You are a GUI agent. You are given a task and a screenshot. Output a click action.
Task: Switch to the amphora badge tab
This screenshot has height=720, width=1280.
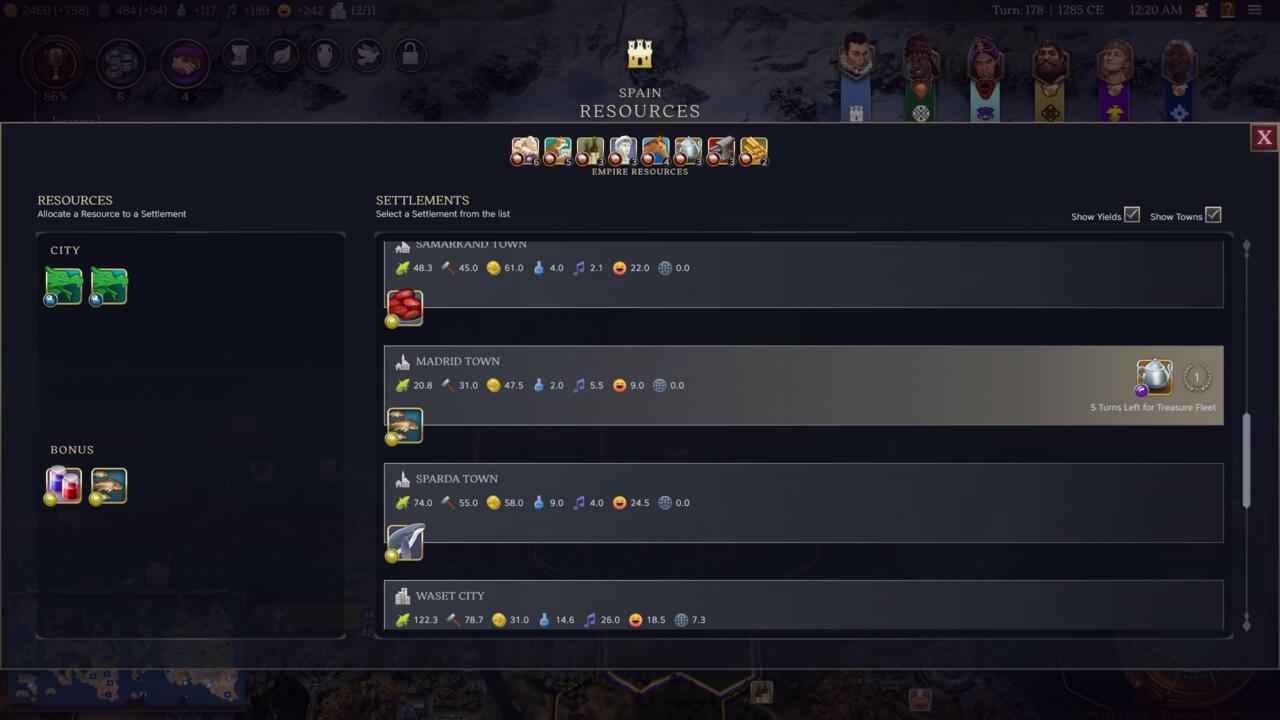[x=325, y=56]
